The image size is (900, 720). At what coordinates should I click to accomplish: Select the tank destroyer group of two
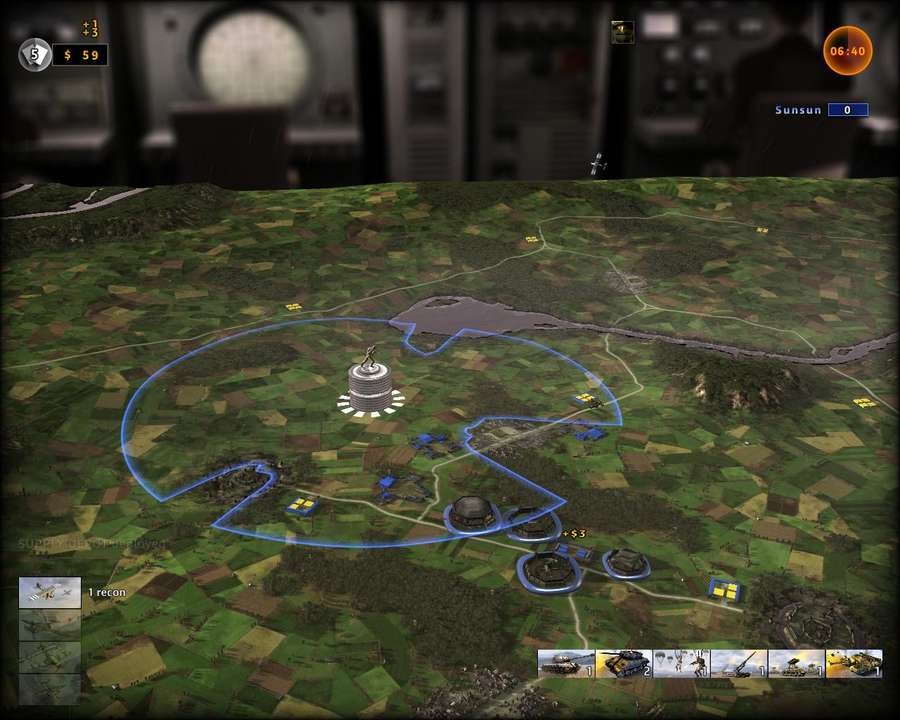(623, 664)
